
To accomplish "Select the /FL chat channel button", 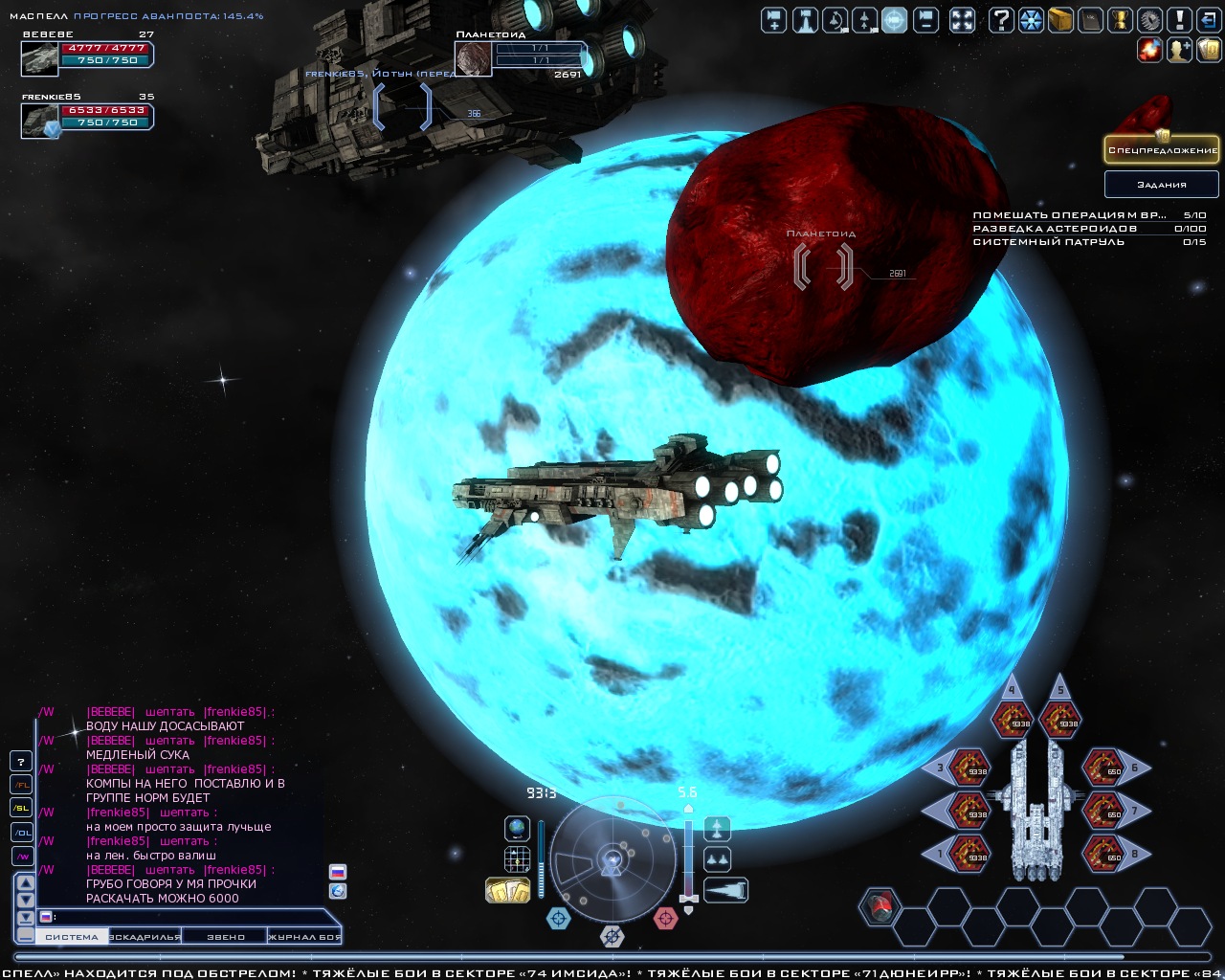I will click(x=21, y=785).
